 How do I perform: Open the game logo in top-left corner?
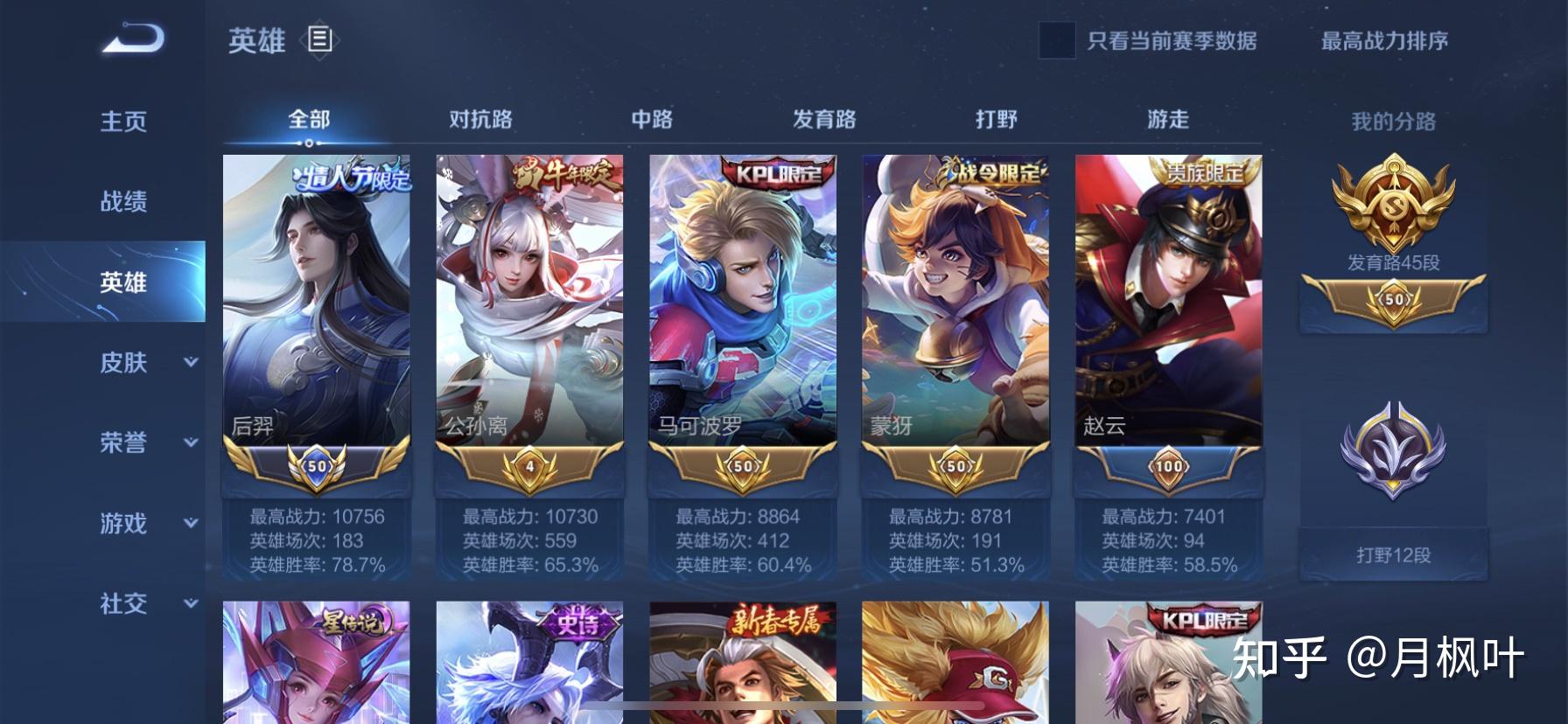pyautogui.click(x=129, y=38)
